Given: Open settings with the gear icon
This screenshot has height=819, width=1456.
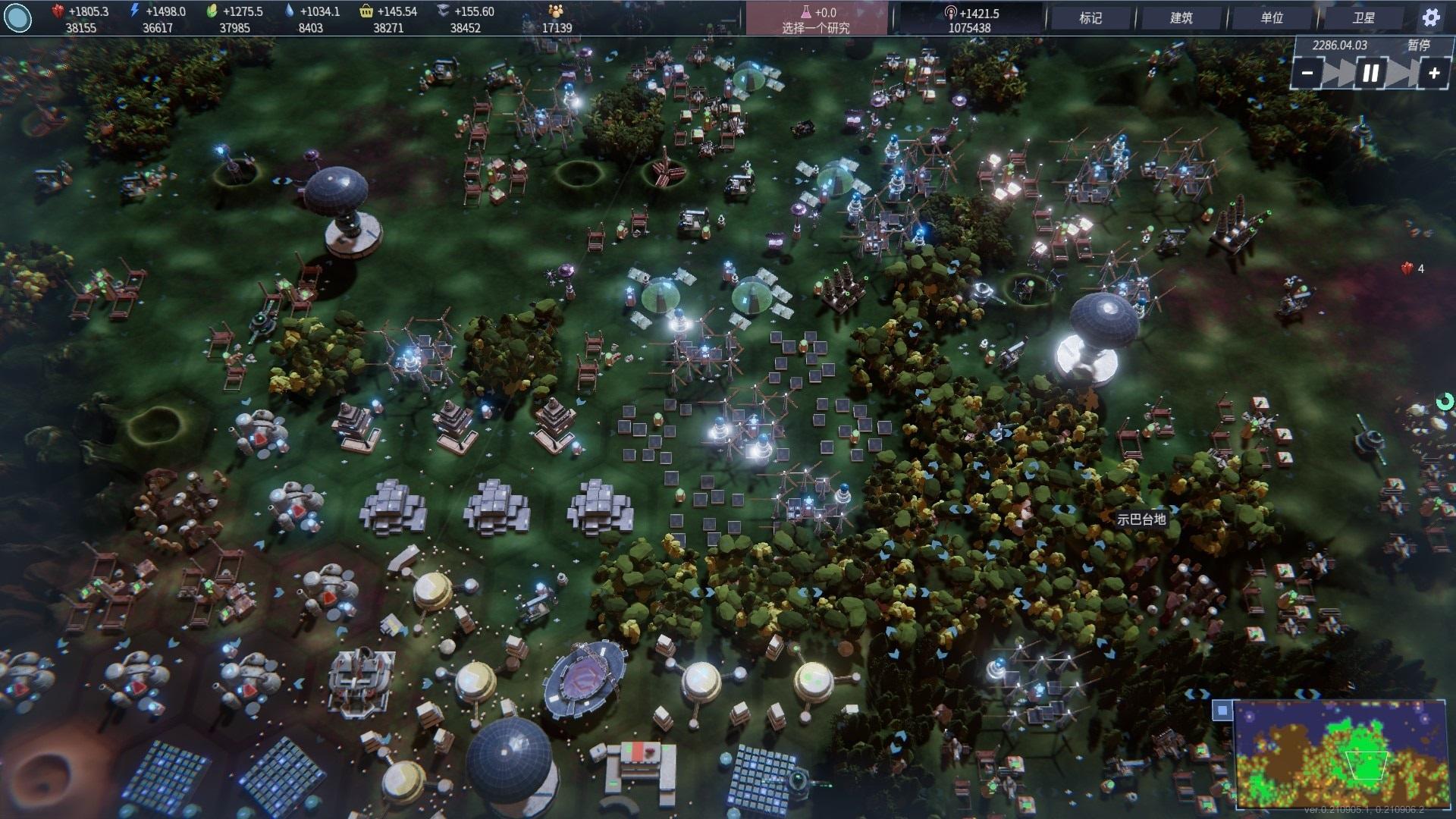Looking at the screenshot, I should coord(1431,18).
